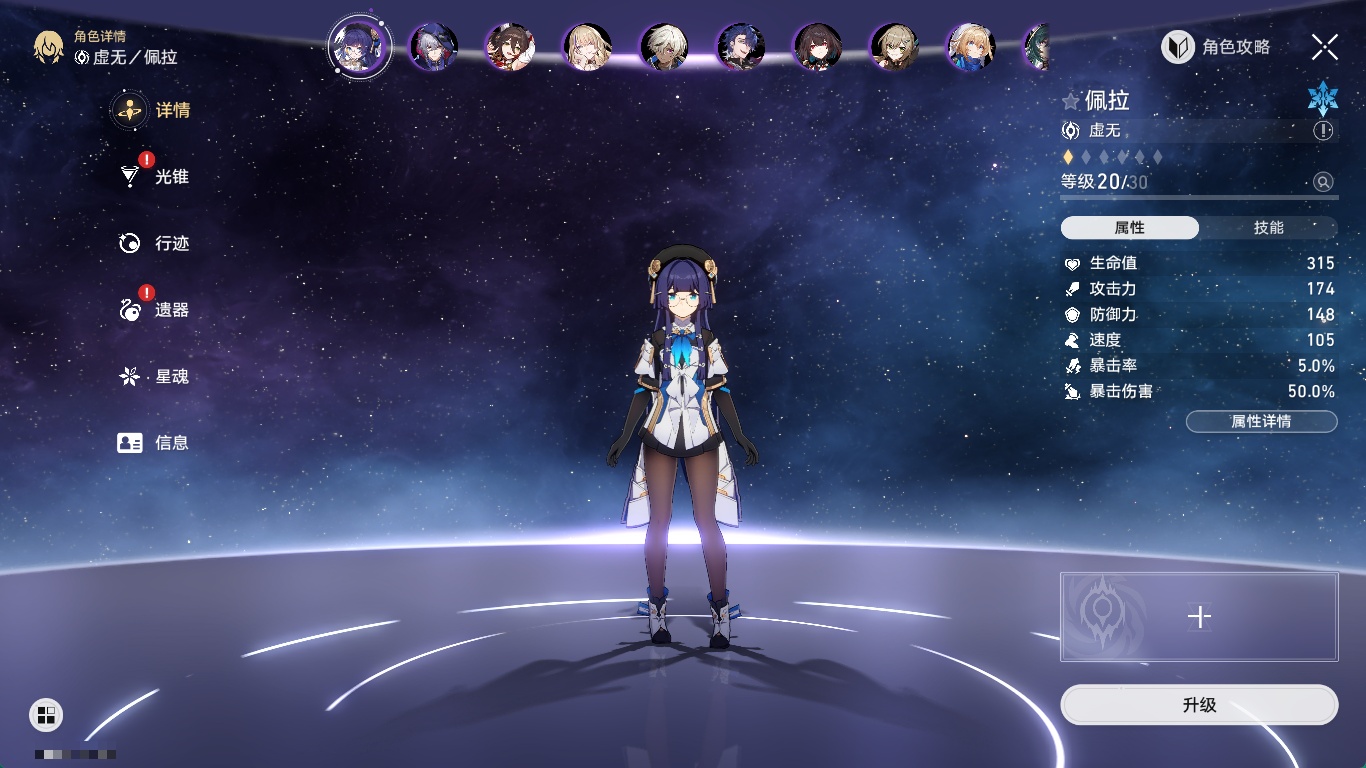This screenshot has width=1366, height=768.
Task: Open 属性详情 attribute details
Action: [1261, 422]
